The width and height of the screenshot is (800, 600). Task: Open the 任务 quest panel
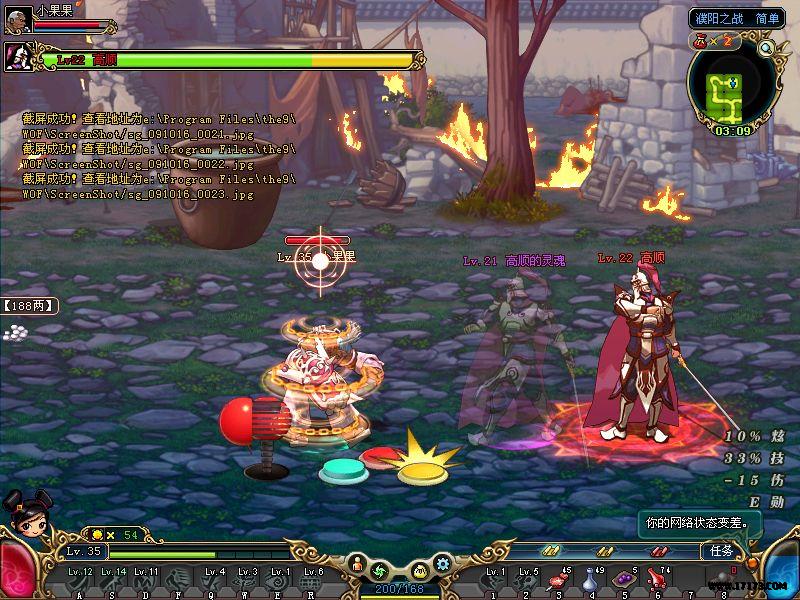722,551
